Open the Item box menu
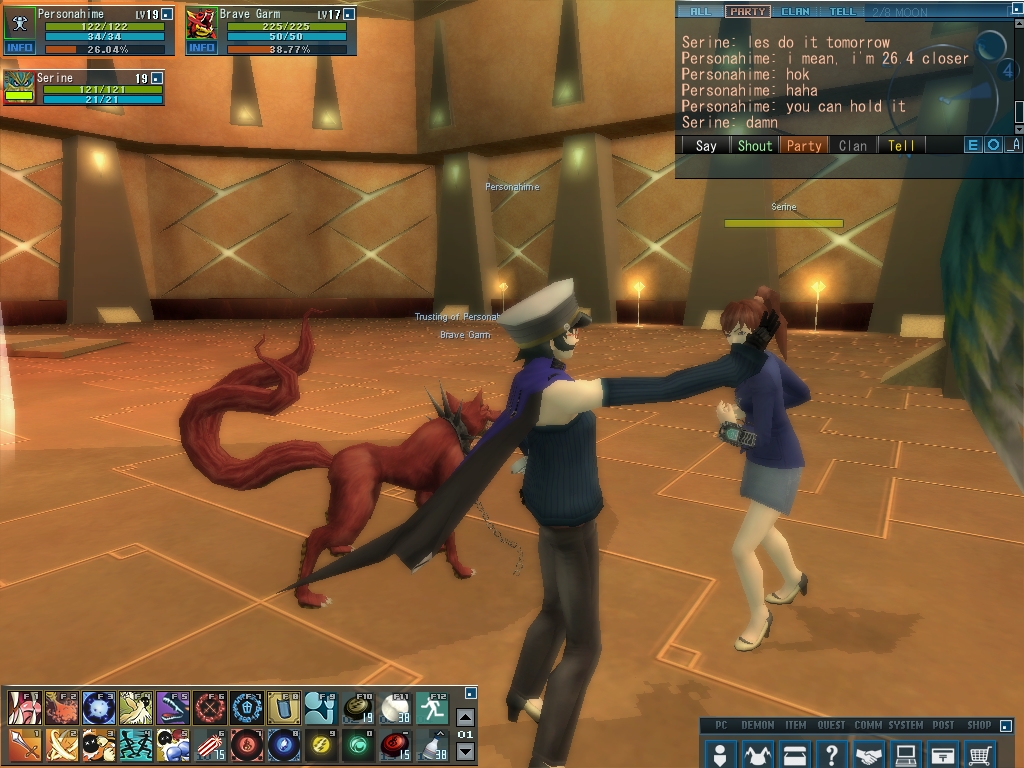The height and width of the screenshot is (768, 1024). (x=794, y=754)
